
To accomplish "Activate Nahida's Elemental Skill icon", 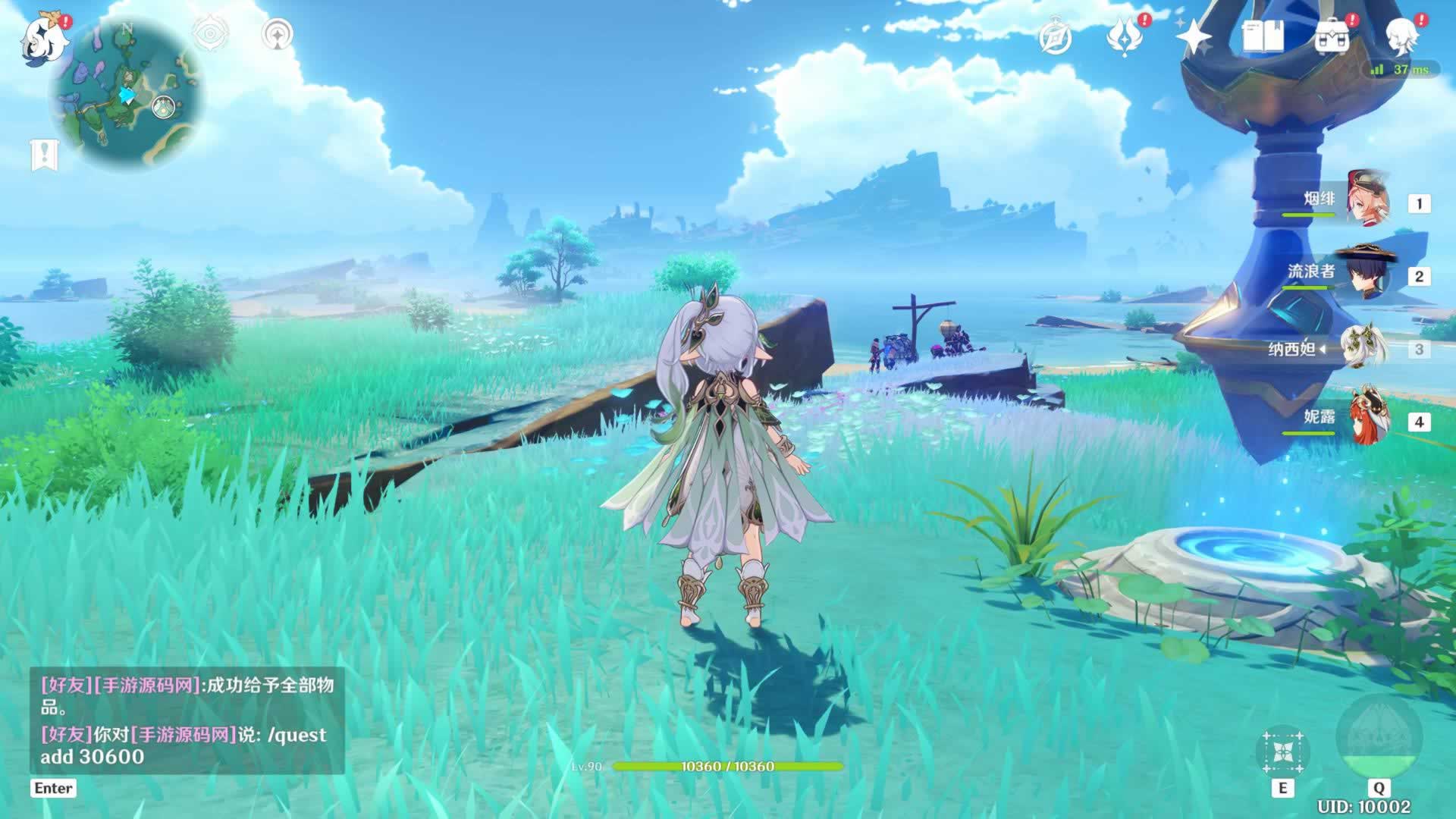I will click(x=1282, y=751).
